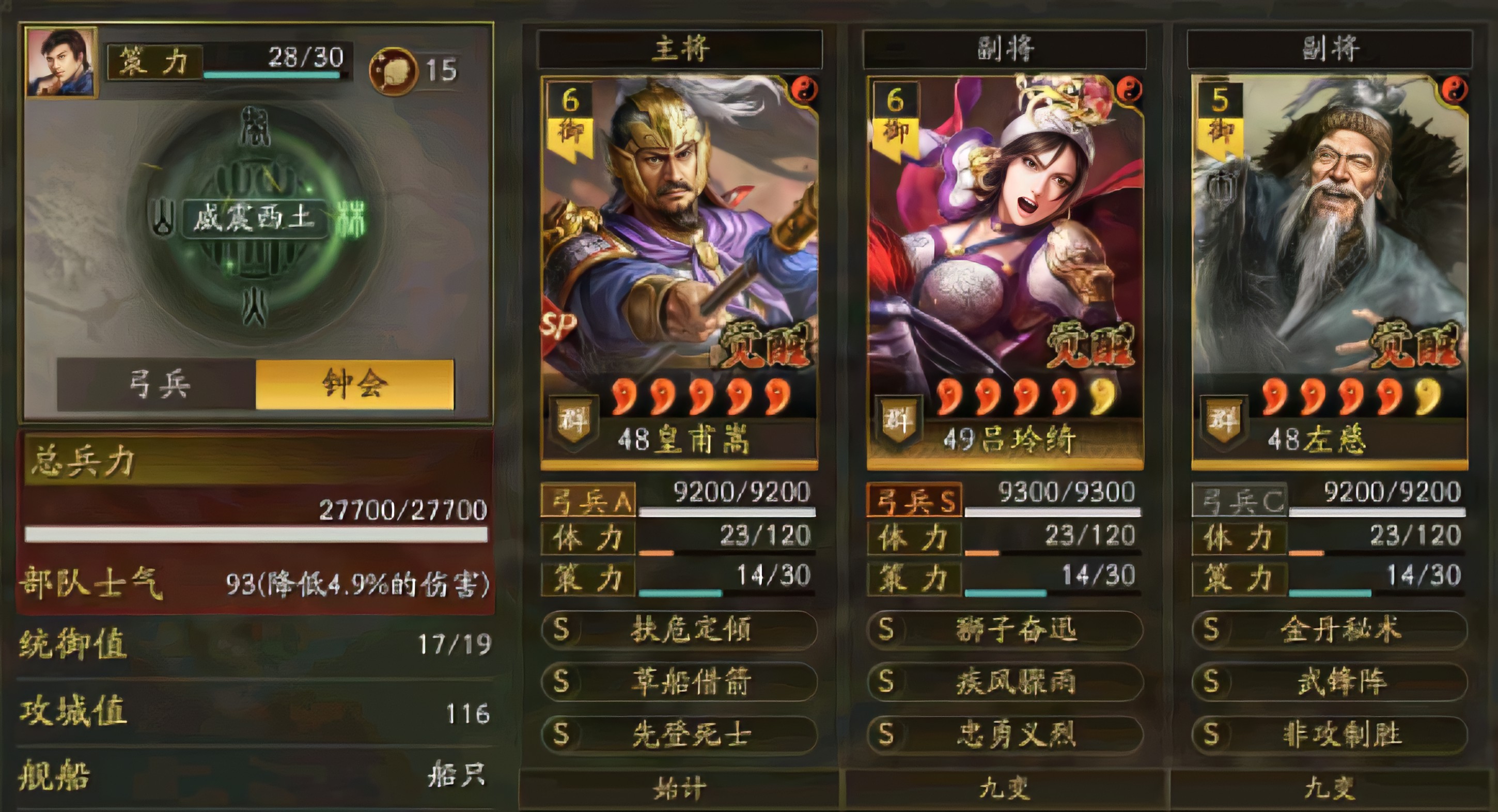
Task: Open the 九变 tactic slot under 吕玲绮
Action: tap(1003, 789)
